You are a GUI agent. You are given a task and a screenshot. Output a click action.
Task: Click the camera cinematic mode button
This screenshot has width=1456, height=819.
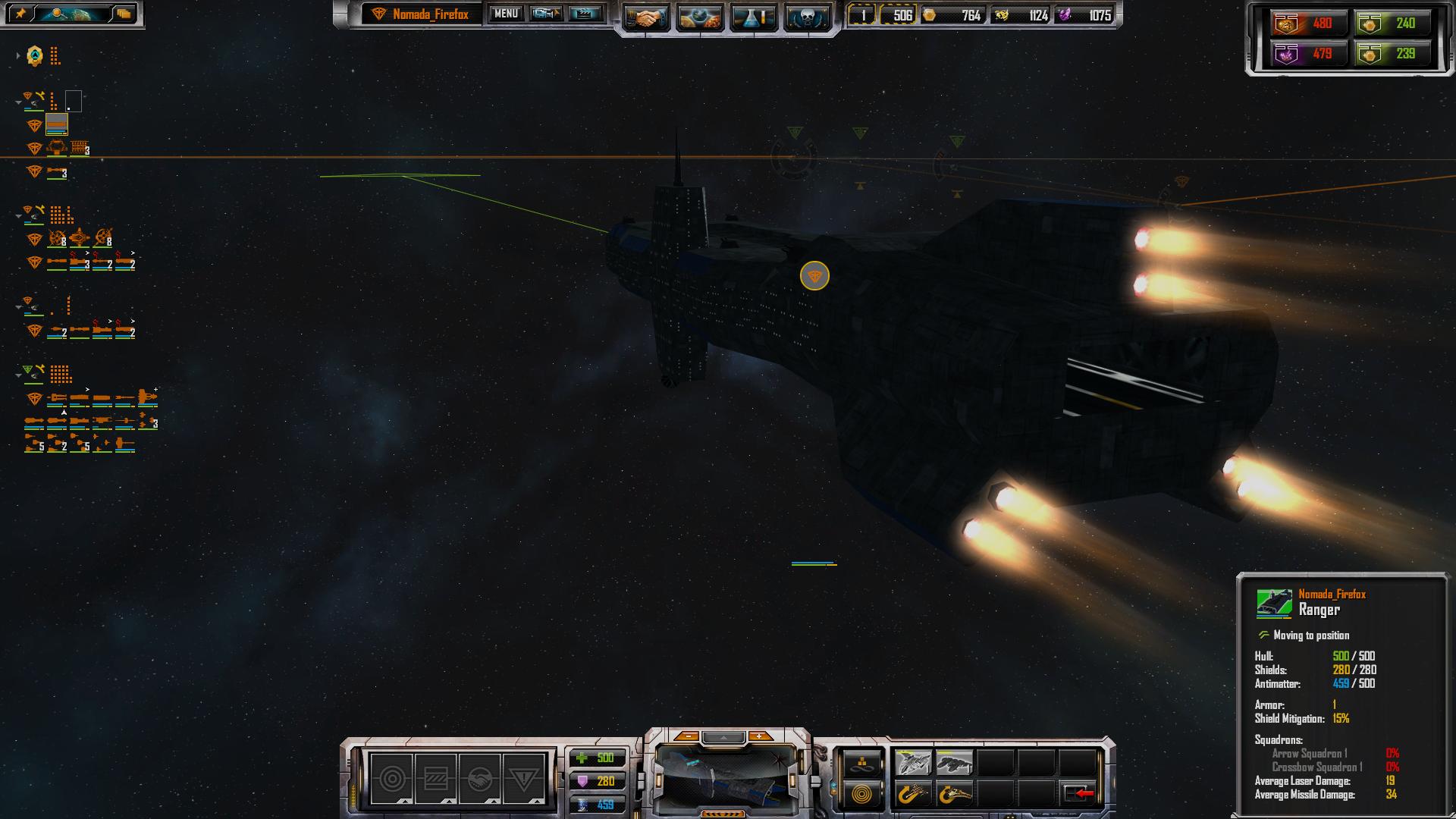click(546, 14)
